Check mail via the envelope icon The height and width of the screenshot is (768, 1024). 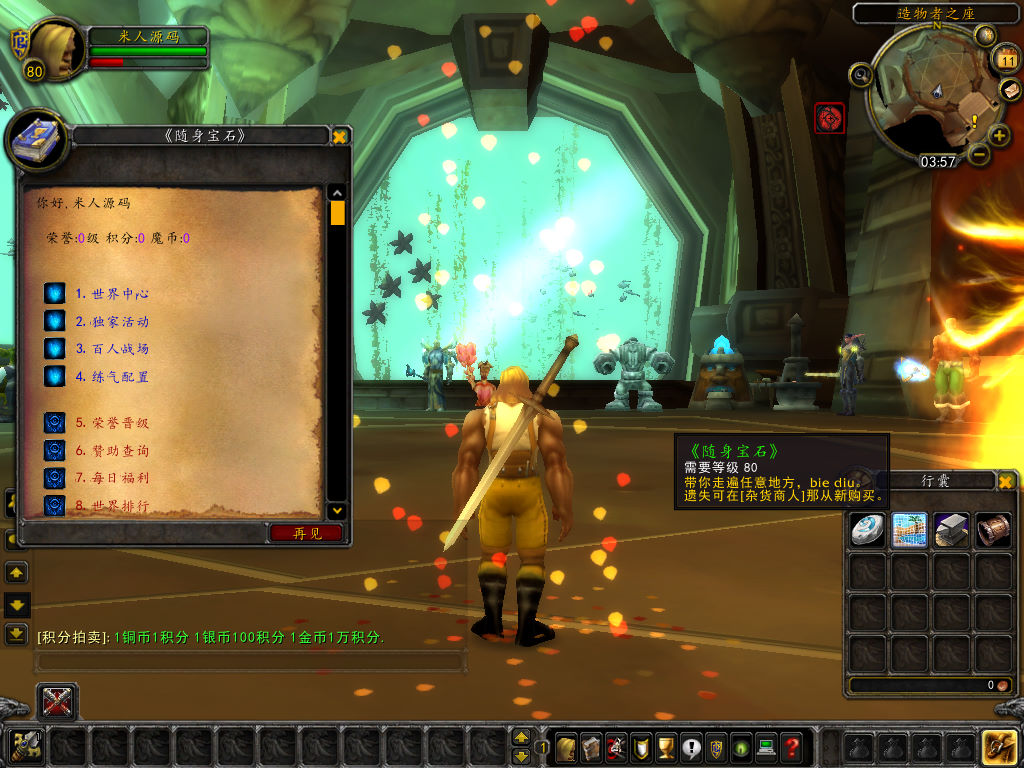tap(1009, 91)
